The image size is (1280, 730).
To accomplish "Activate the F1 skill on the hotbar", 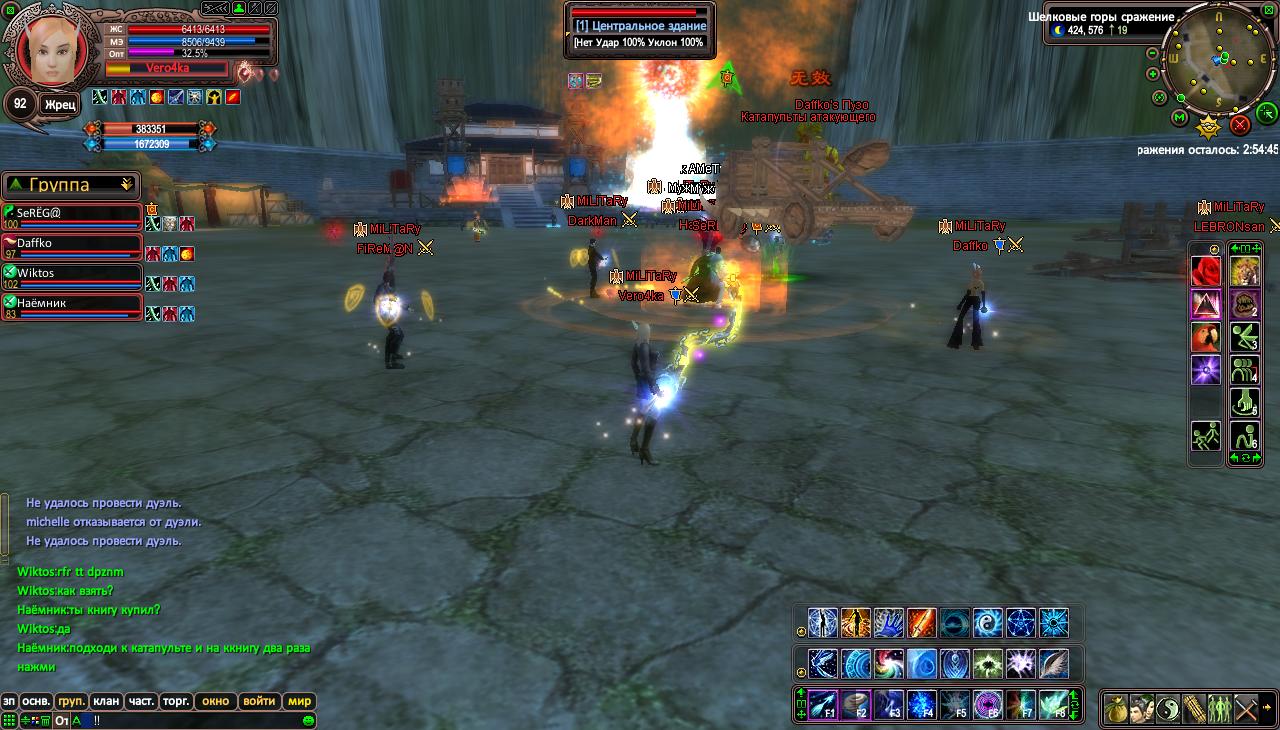I will click(x=822, y=705).
